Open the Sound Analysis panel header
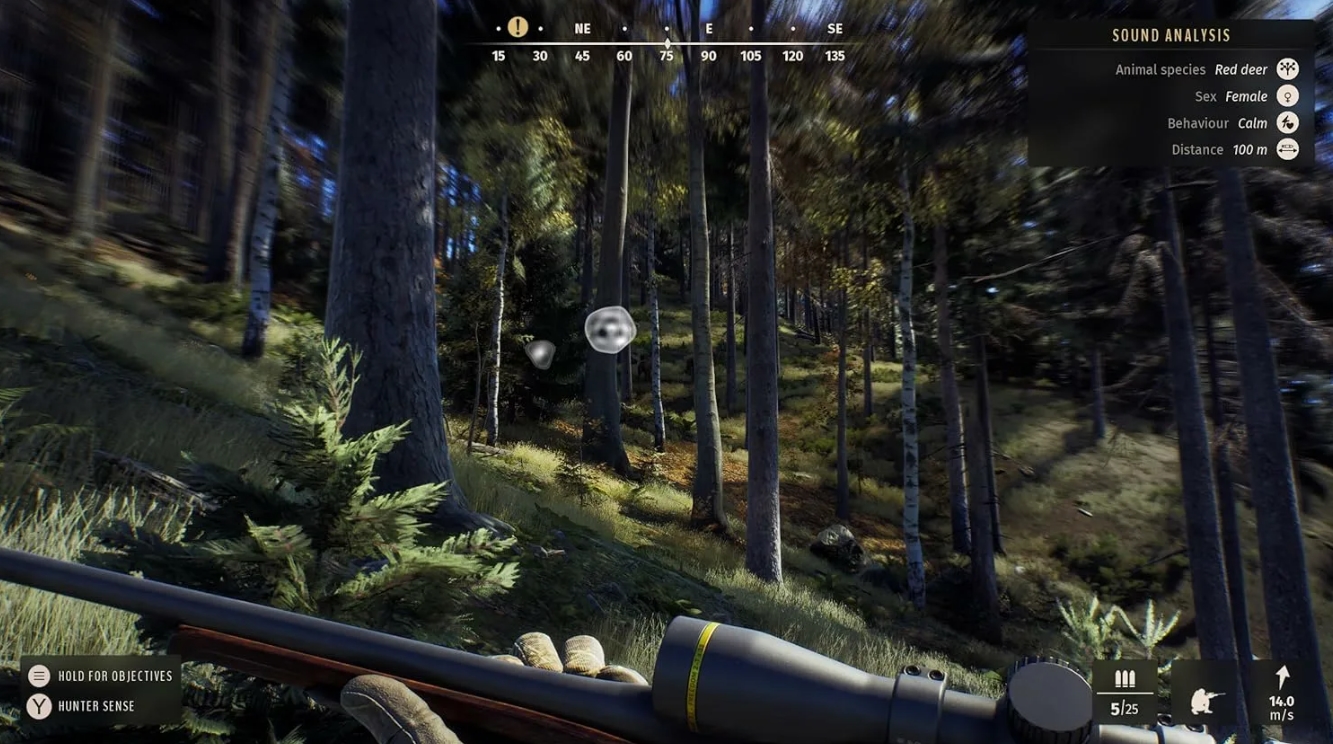 coord(1172,34)
